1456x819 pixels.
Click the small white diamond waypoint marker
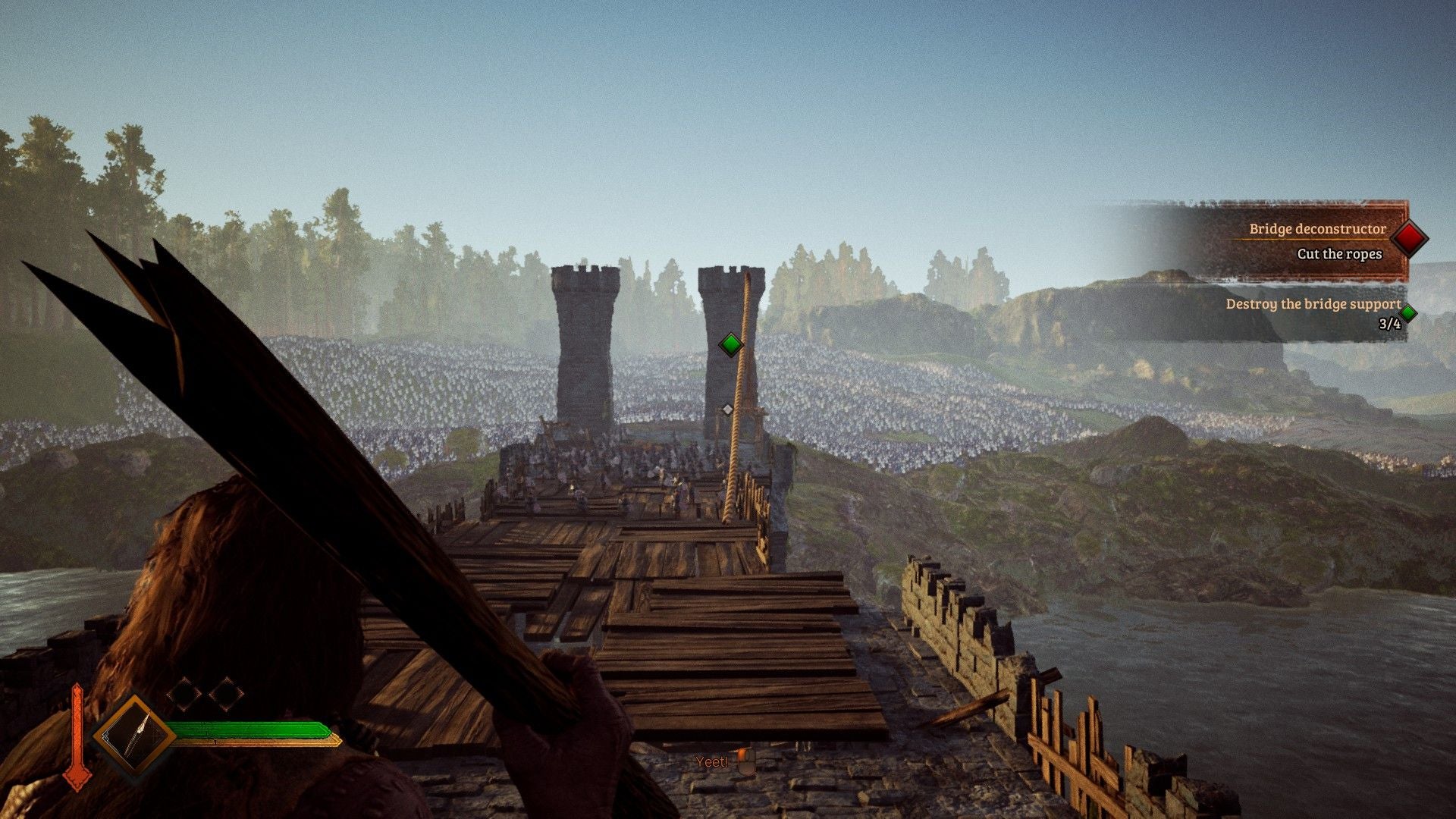coord(727,409)
